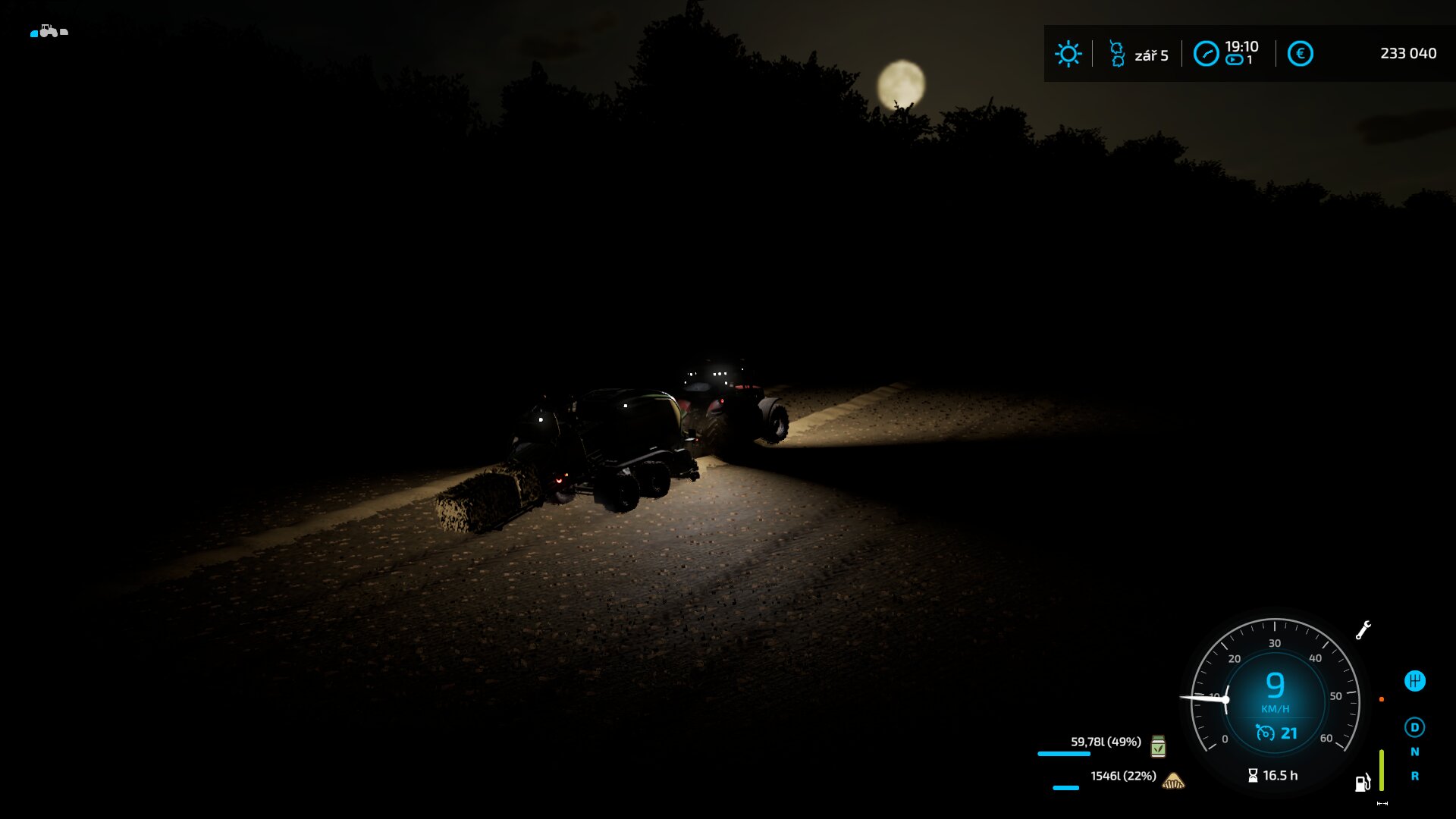
Task: Select the N neutral gear indicator
Action: click(1414, 752)
